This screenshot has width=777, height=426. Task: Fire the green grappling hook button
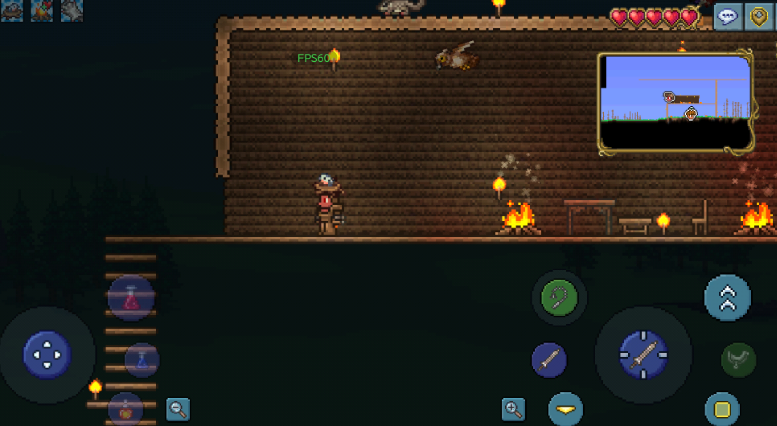click(x=559, y=297)
